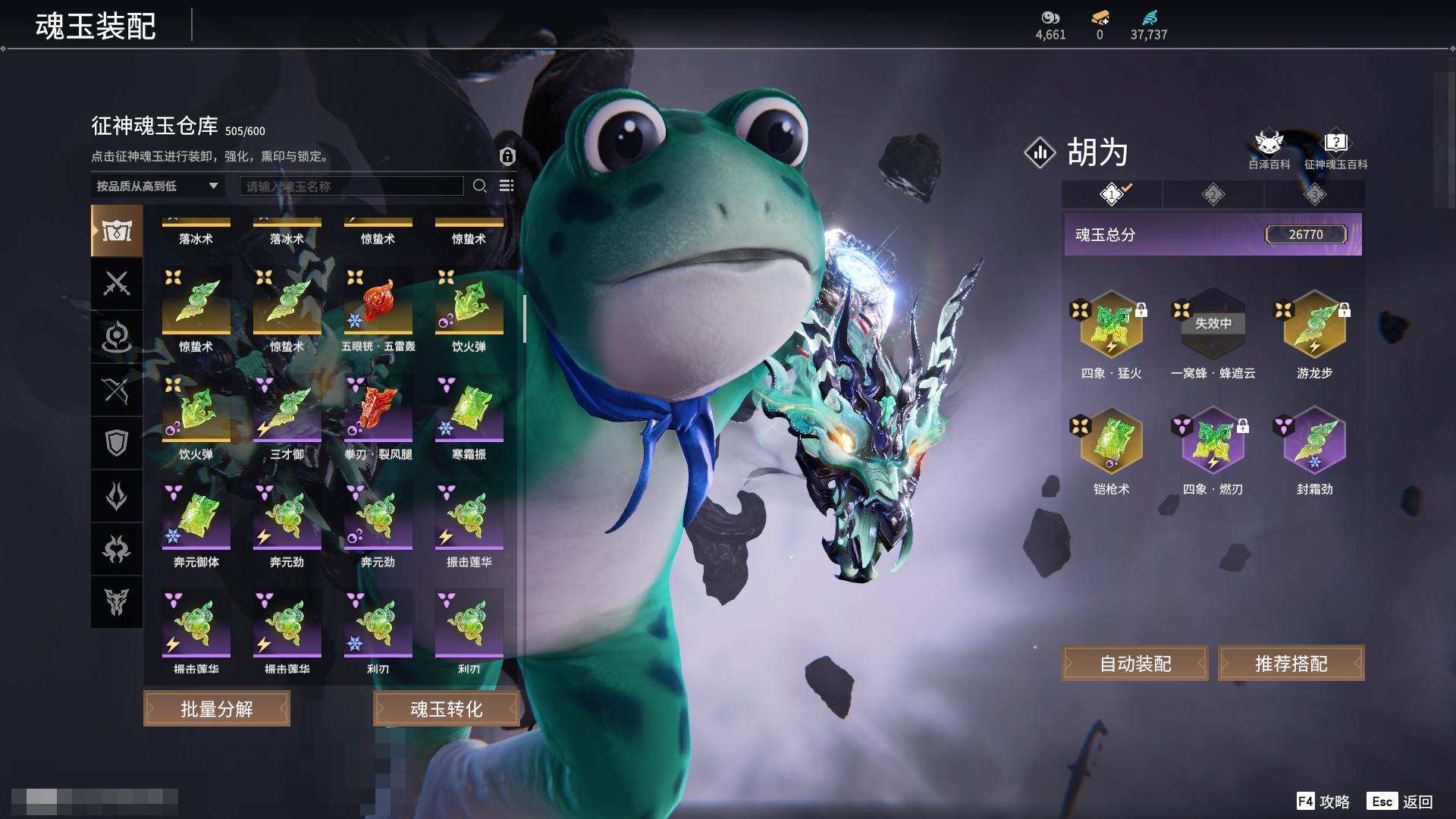Choose the 三才御 soul jade

point(287,409)
